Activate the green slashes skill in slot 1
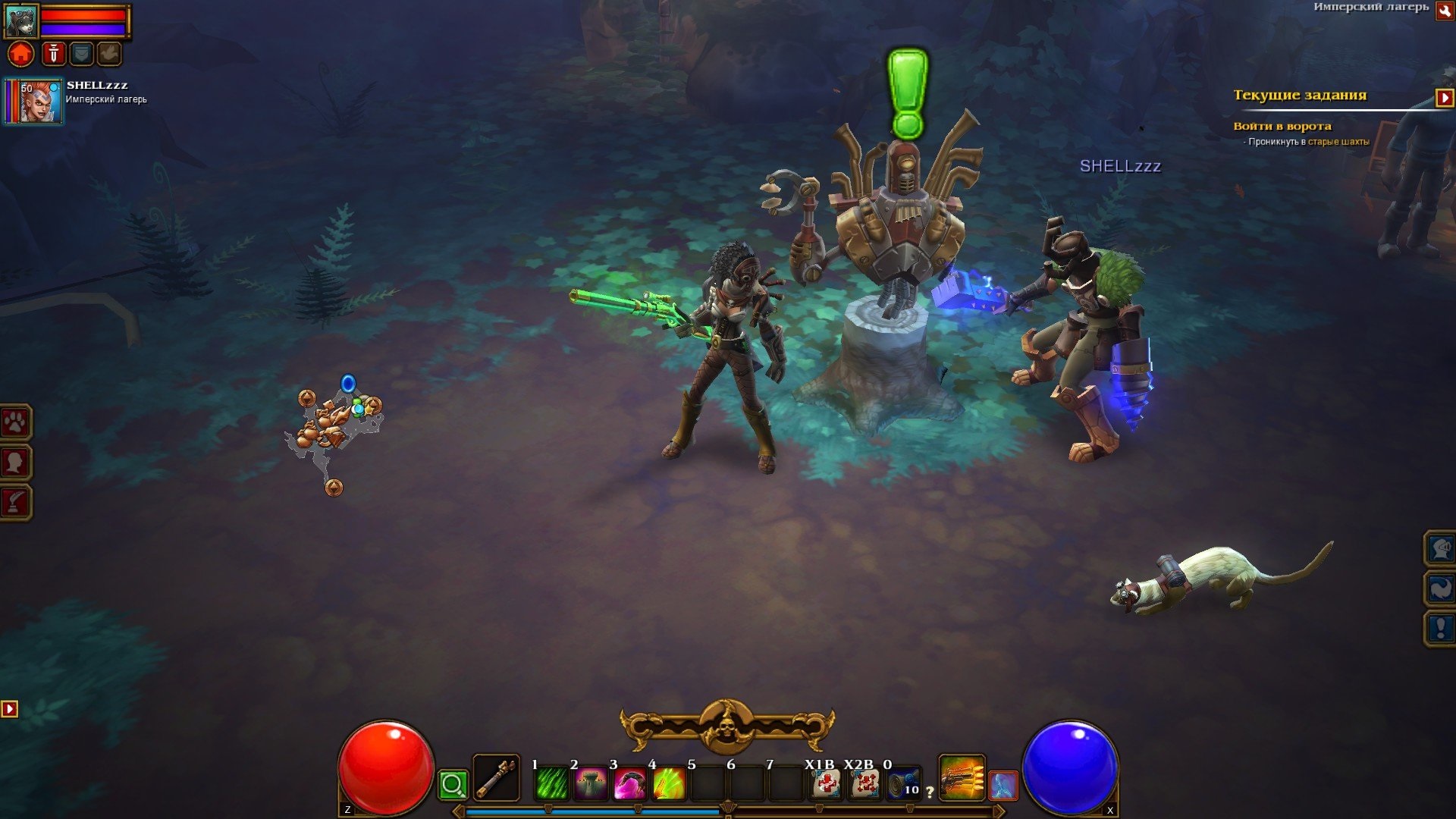This screenshot has width=1456, height=819. pyautogui.click(x=551, y=784)
